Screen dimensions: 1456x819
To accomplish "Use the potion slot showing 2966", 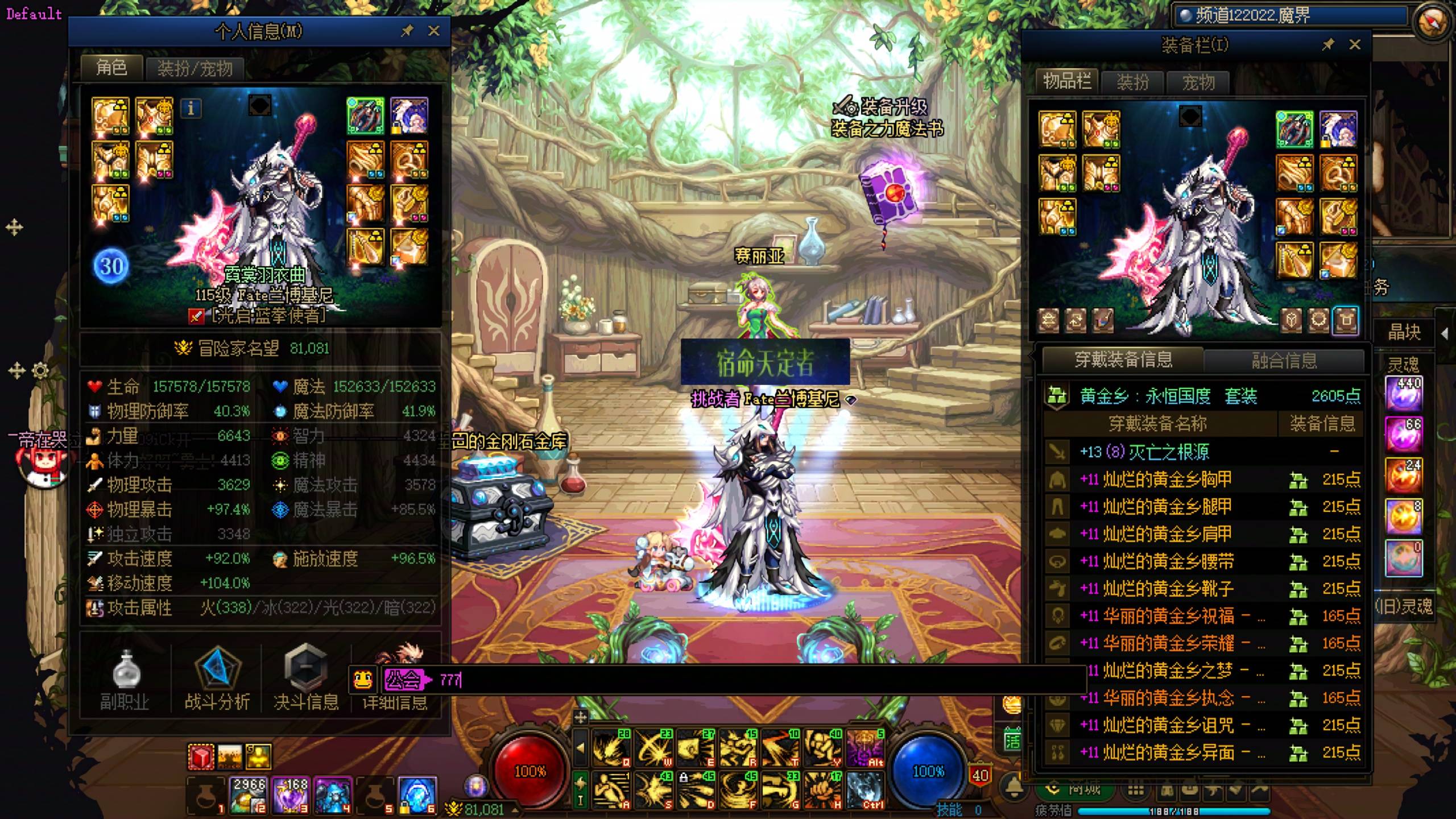I will 249,794.
